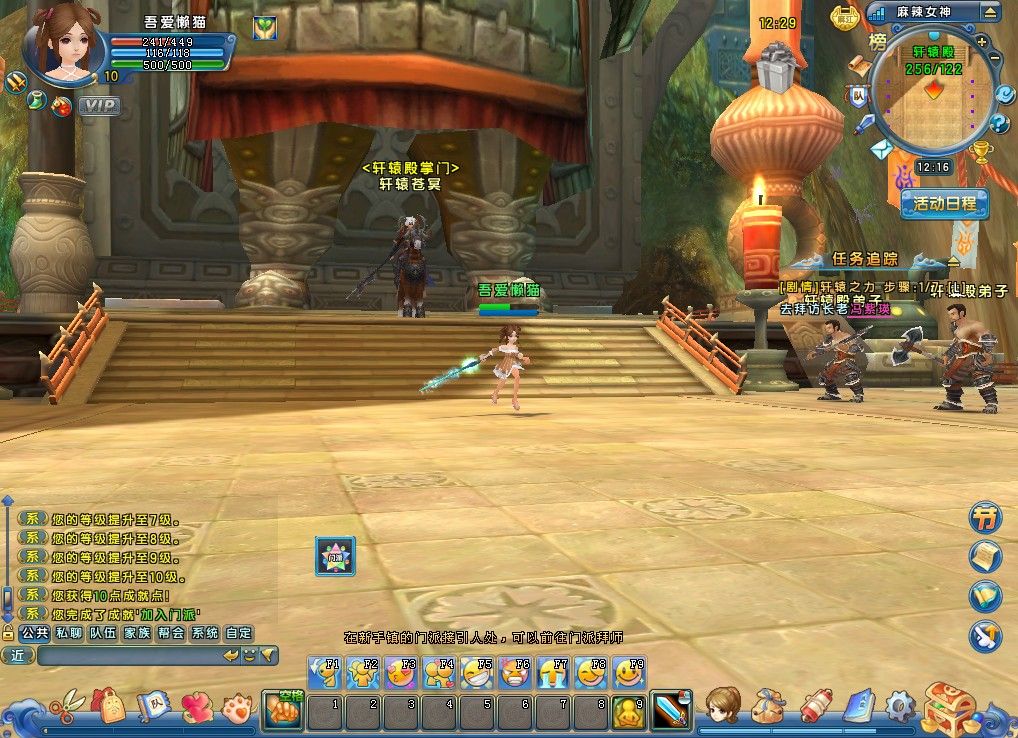Open the mail envelope icon
The image size is (1018, 738).
pyautogui.click(x=880, y=150)
